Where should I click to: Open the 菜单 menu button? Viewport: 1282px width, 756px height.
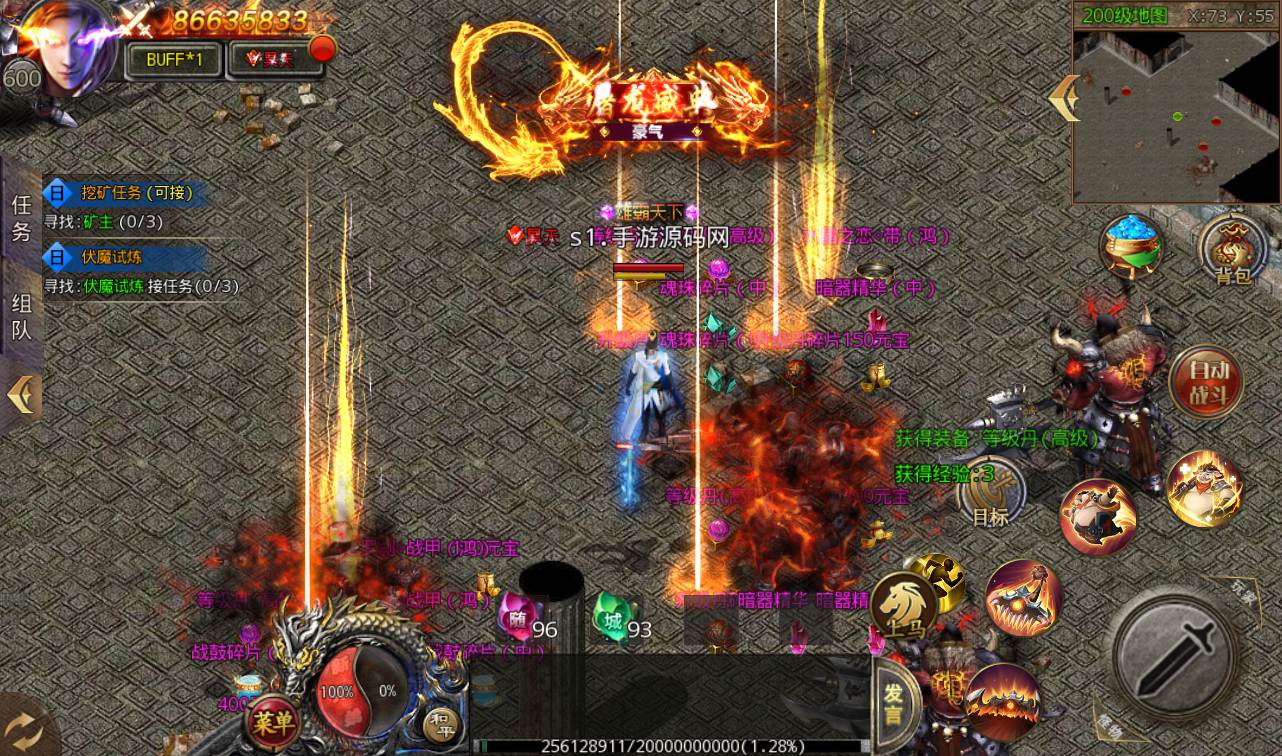tap(273, 719)
